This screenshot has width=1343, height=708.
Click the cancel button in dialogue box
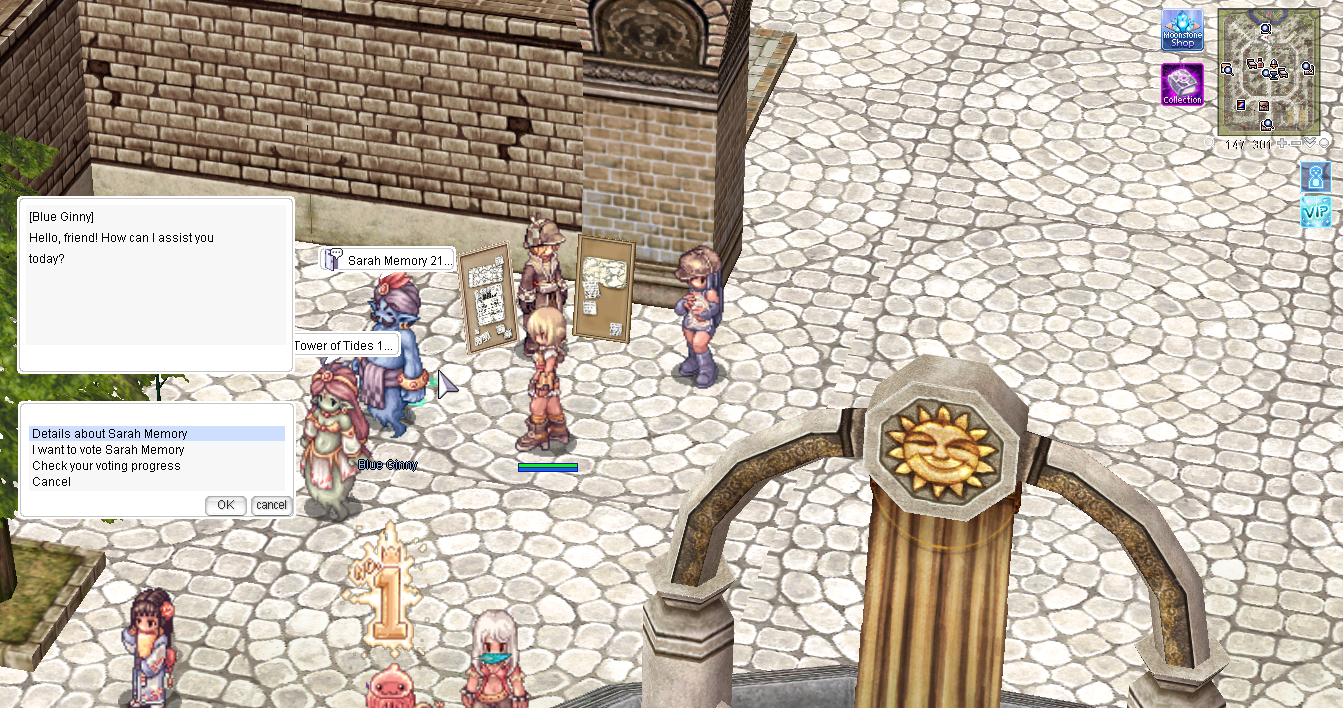[x=271, y=505]
